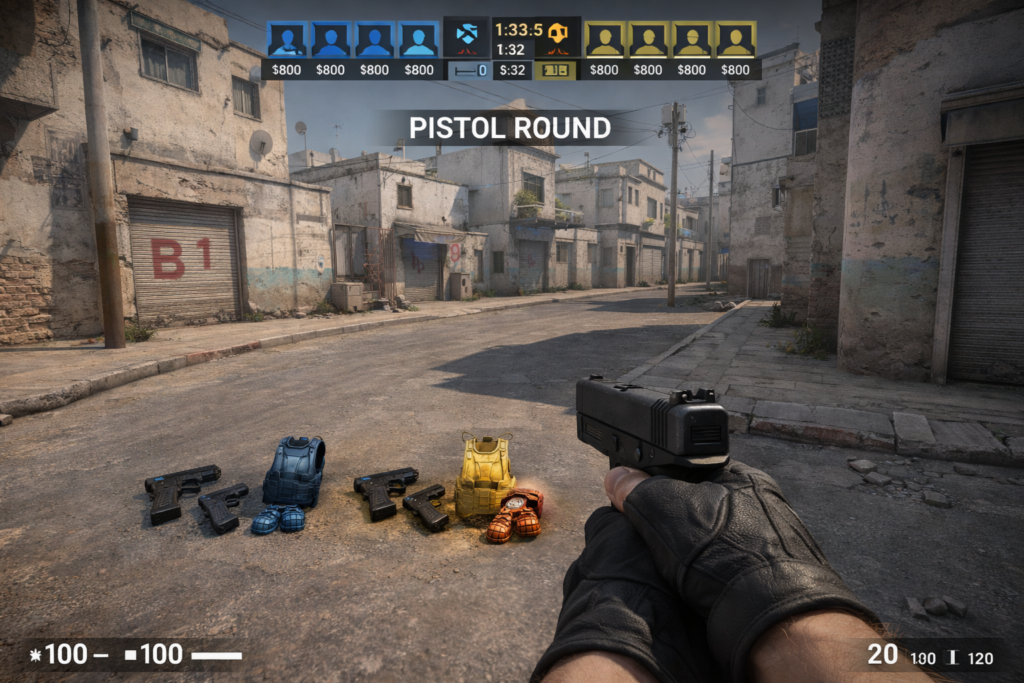Viewport: 1024px width, 683px height.
Task: Select the light-blue player avatar beside the blue emblem
Action: [419, 40]
